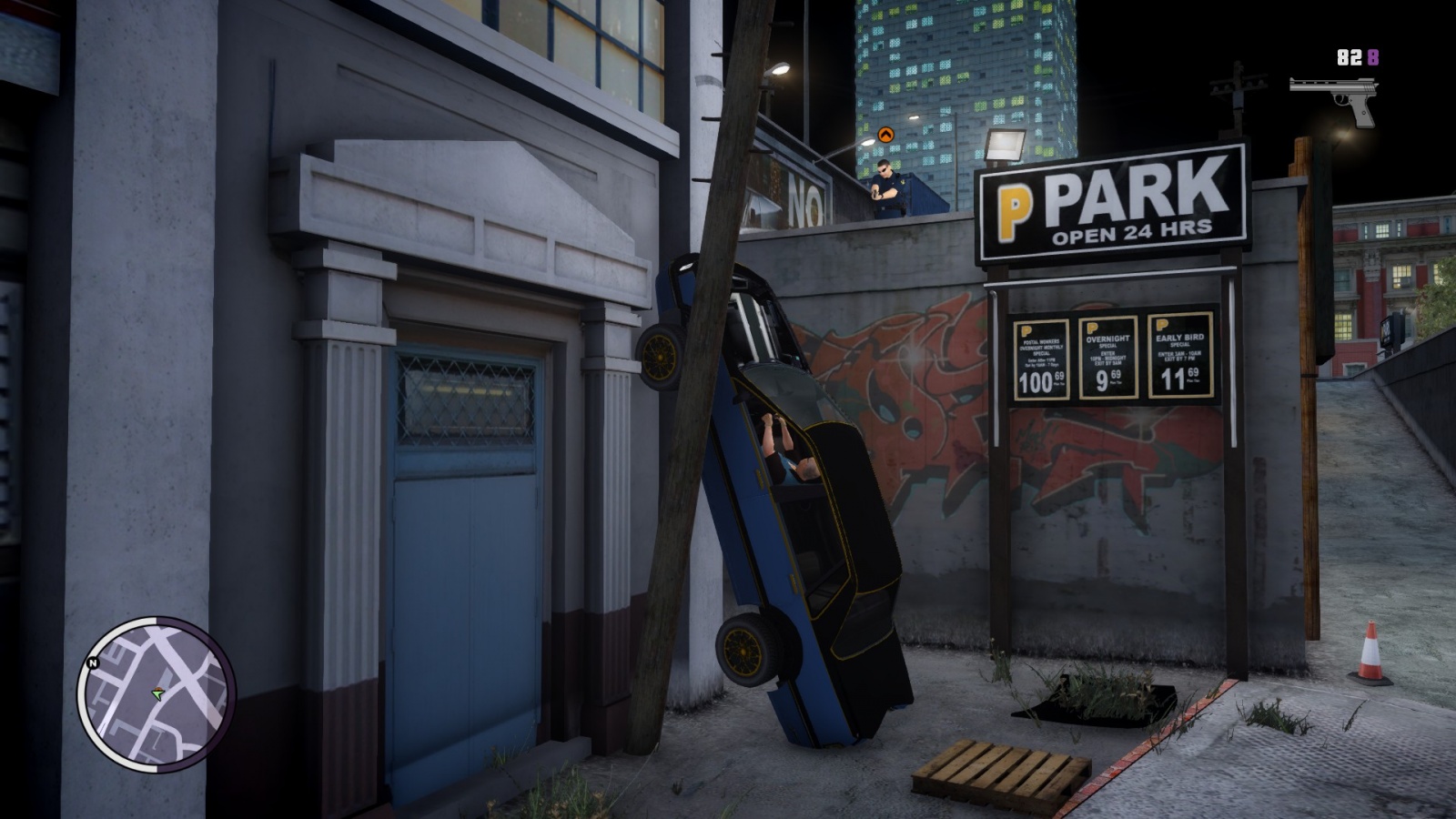Screen dimensions: 1456x819
Task: Click the north indicator on the minimap
Action: 93,663
